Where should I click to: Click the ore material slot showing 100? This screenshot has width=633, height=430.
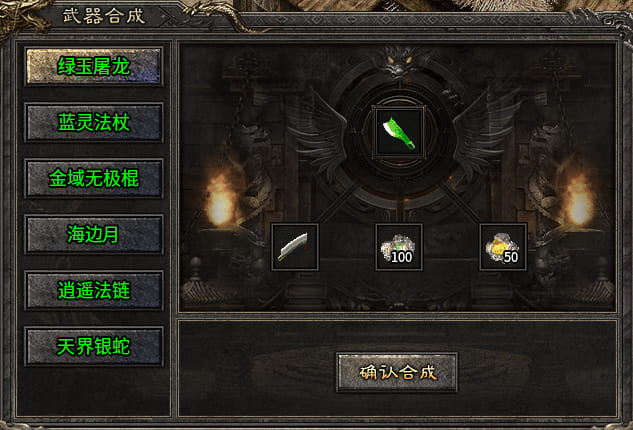(398, 247)
